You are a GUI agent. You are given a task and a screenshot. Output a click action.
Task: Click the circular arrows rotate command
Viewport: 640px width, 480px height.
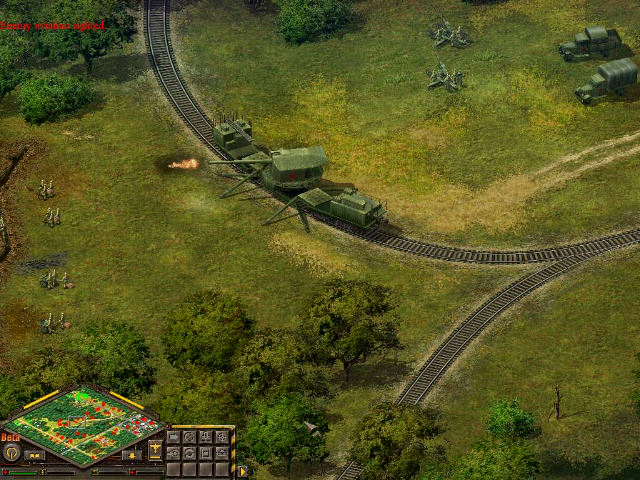click(189, 453)
